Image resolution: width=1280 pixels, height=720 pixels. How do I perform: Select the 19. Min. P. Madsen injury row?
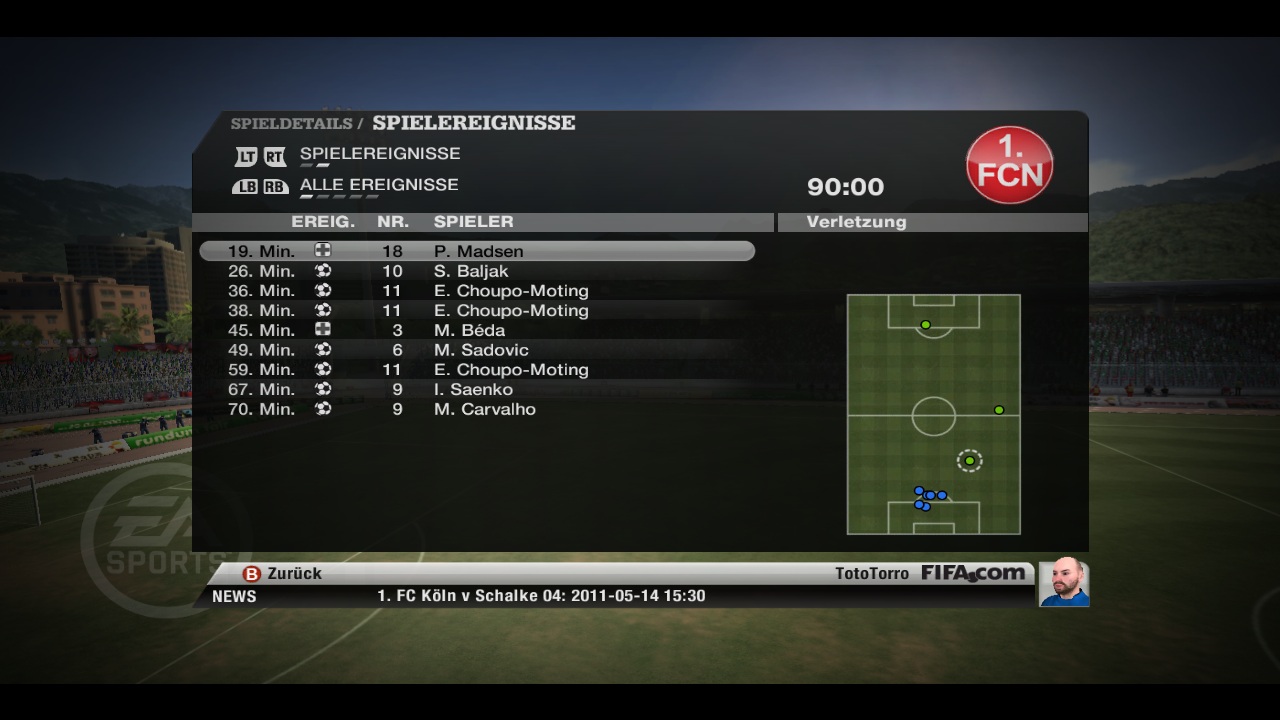pos(477,251)
